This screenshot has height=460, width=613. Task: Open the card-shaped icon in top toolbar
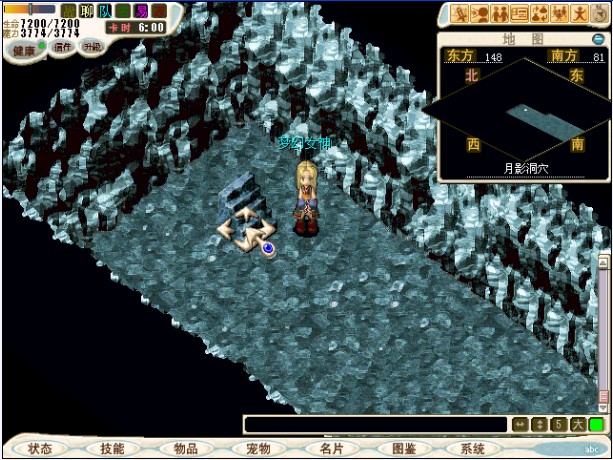click(519, 14)
